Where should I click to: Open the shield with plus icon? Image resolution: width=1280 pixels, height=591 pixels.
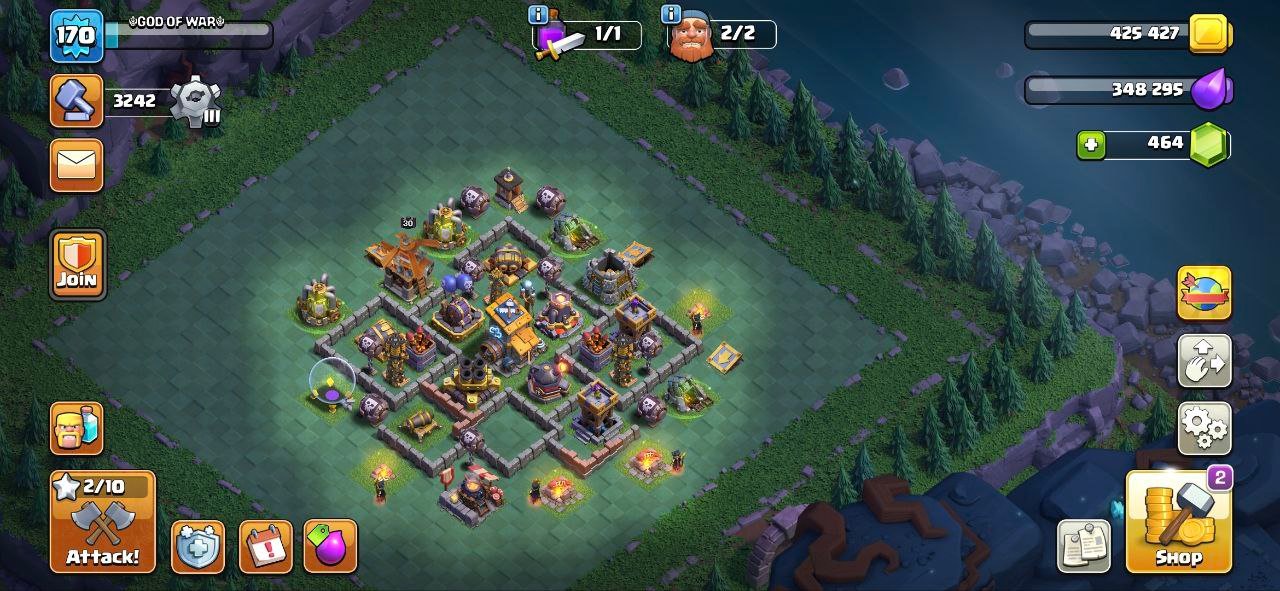point(197,546)
